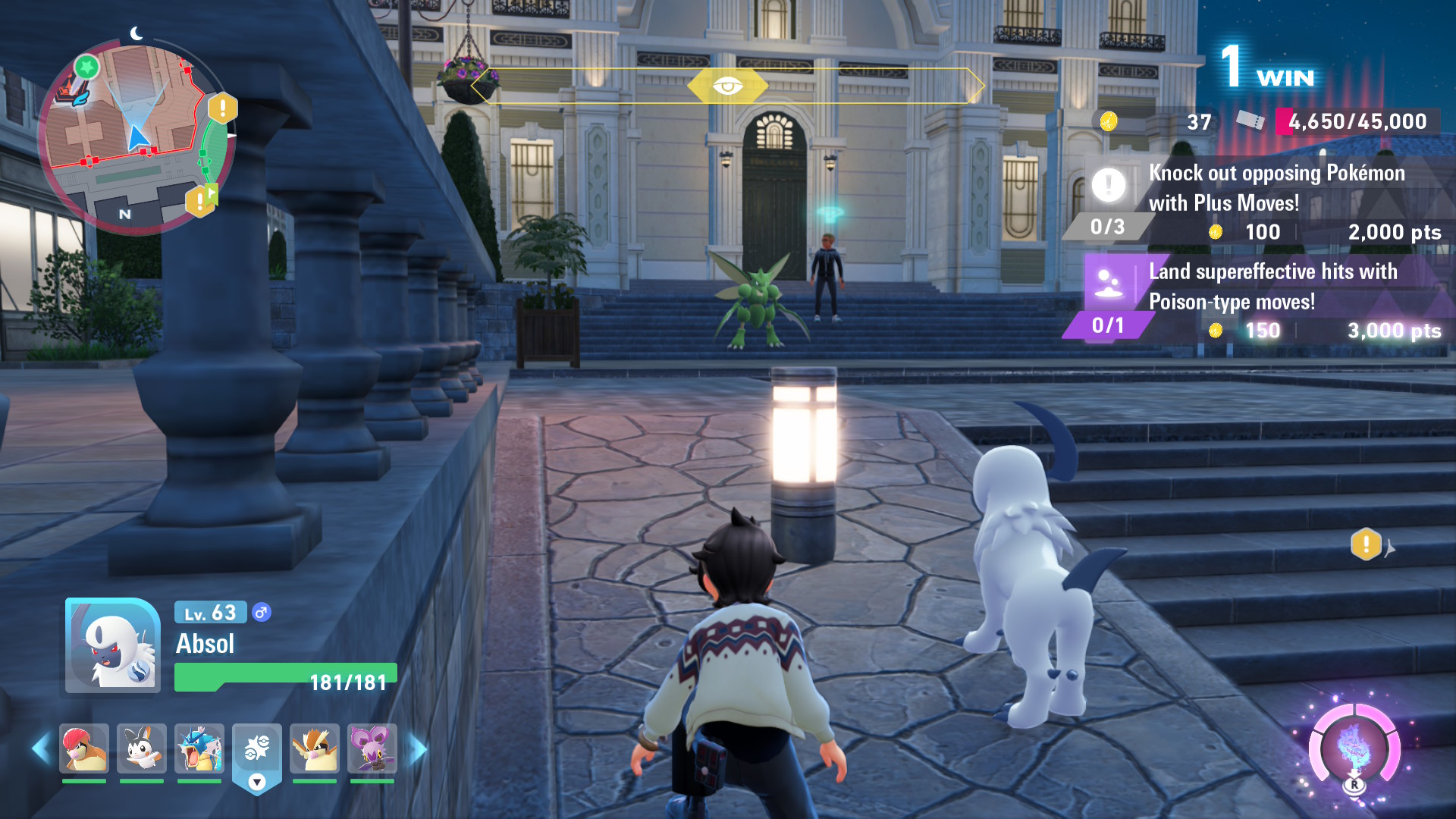Select the yellow exclamation marker near the stairs
The width and height of the screenshot is (1456, 819).
click(1366, 544)
